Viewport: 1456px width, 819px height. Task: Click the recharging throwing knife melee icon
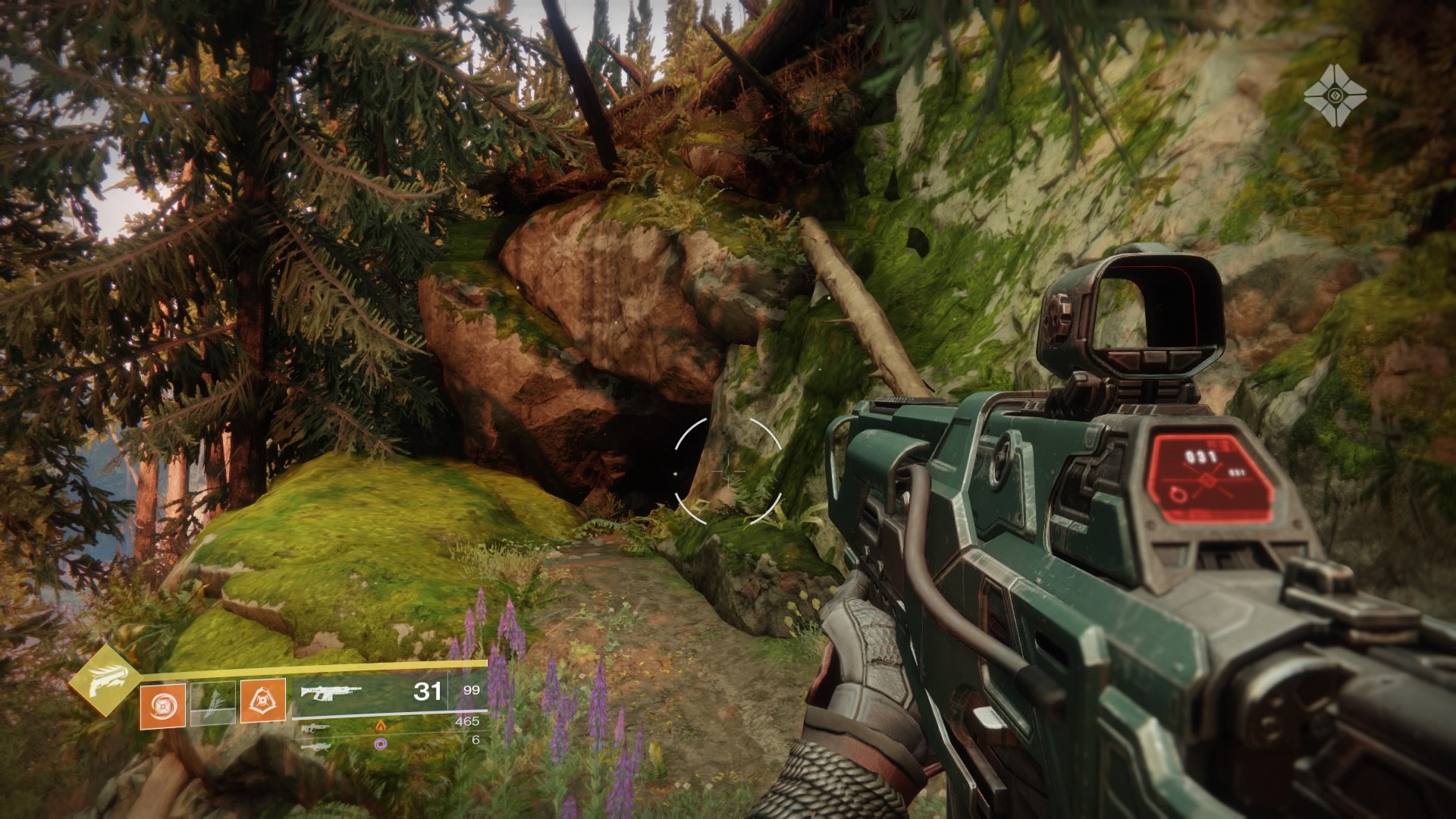[212, 703]
